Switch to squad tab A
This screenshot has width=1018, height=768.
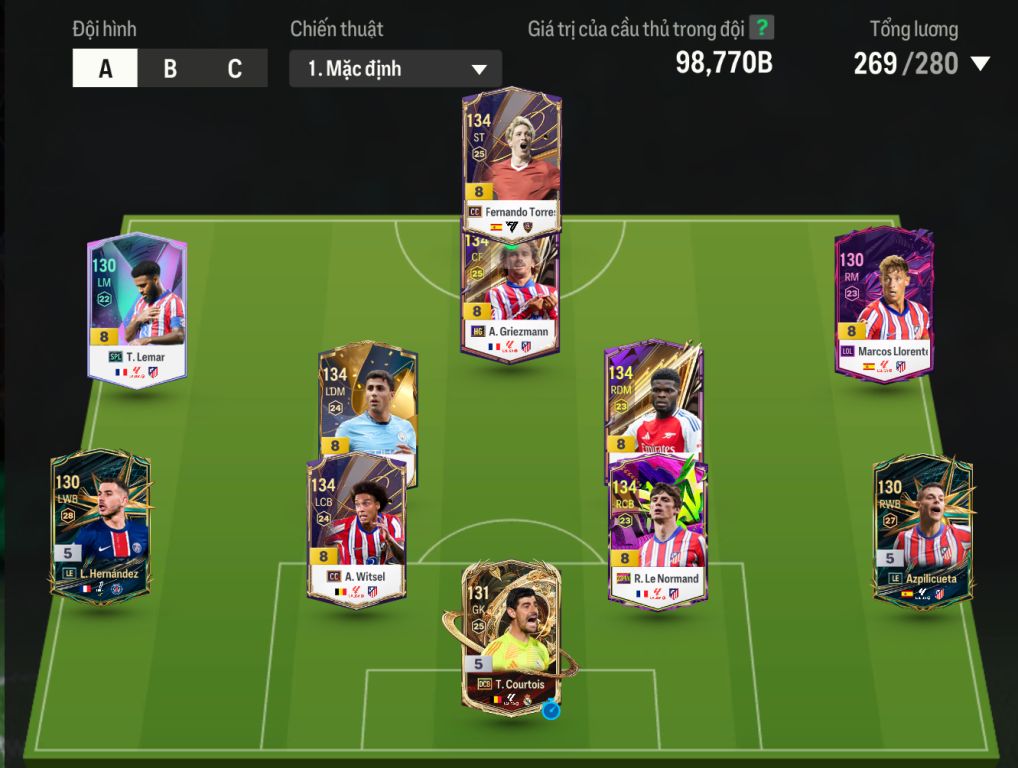pos(105,69)
